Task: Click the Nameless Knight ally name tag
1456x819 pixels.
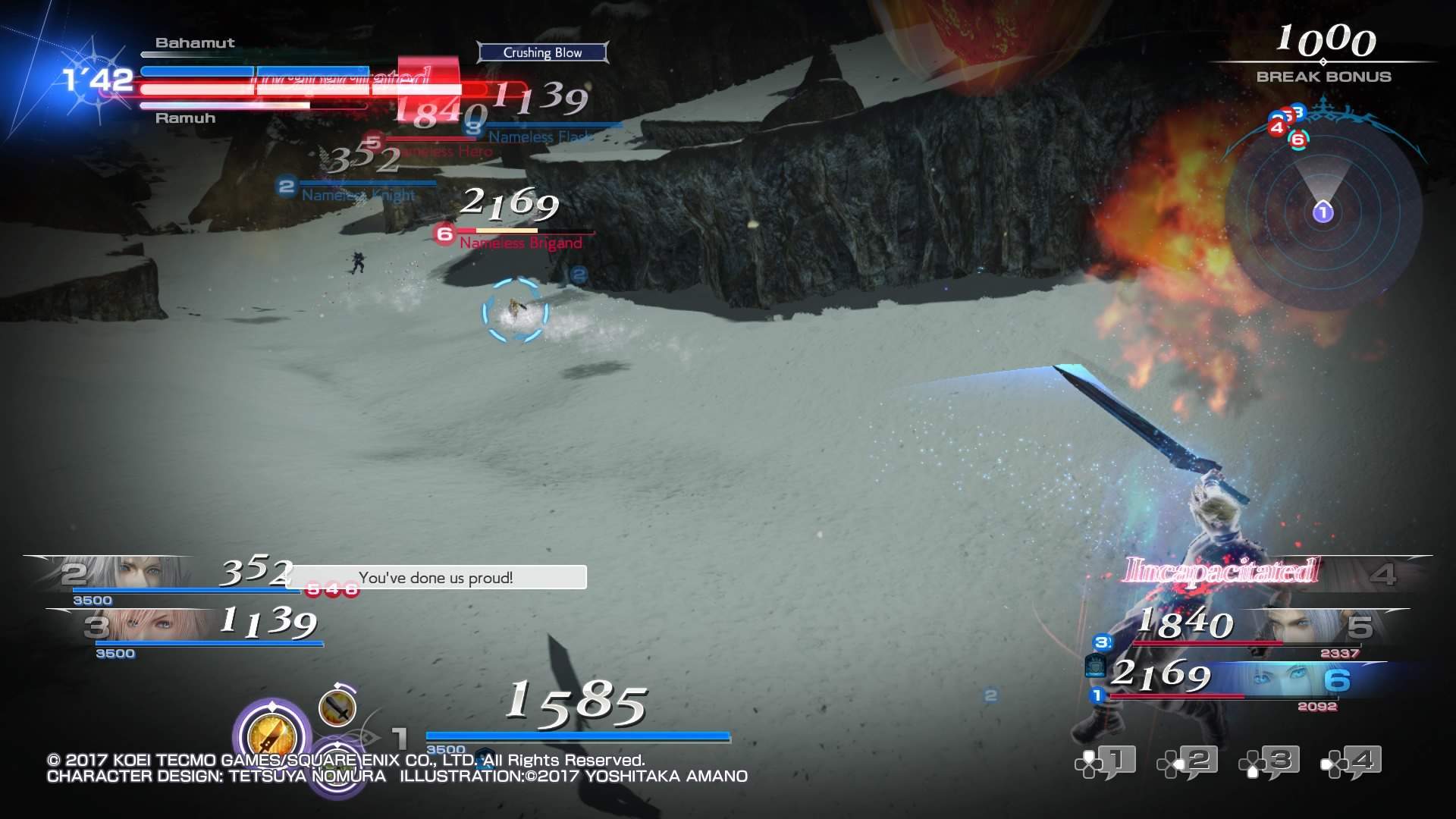Action: 358,196
